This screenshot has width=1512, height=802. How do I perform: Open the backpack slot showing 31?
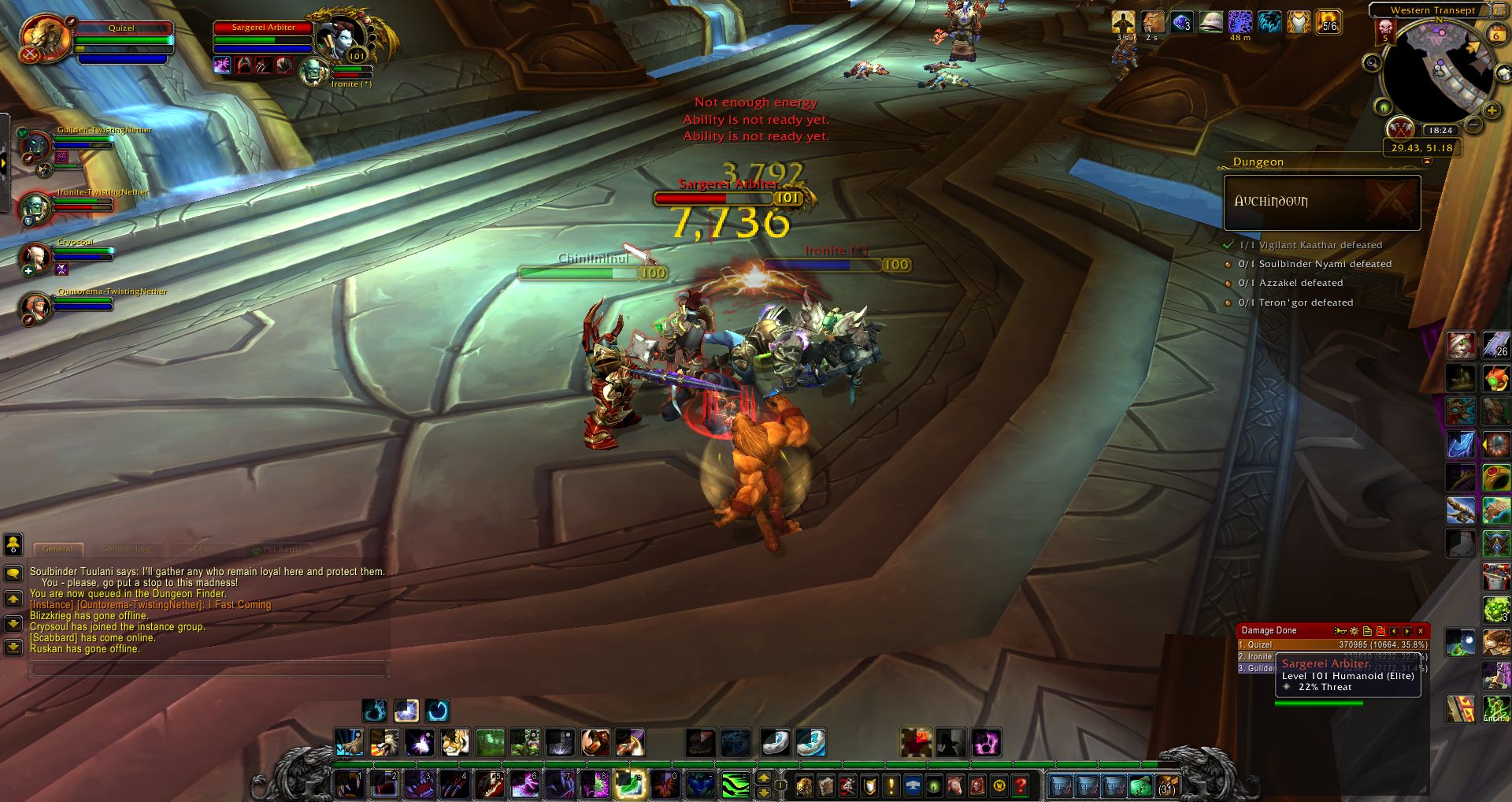[1167, 785]
